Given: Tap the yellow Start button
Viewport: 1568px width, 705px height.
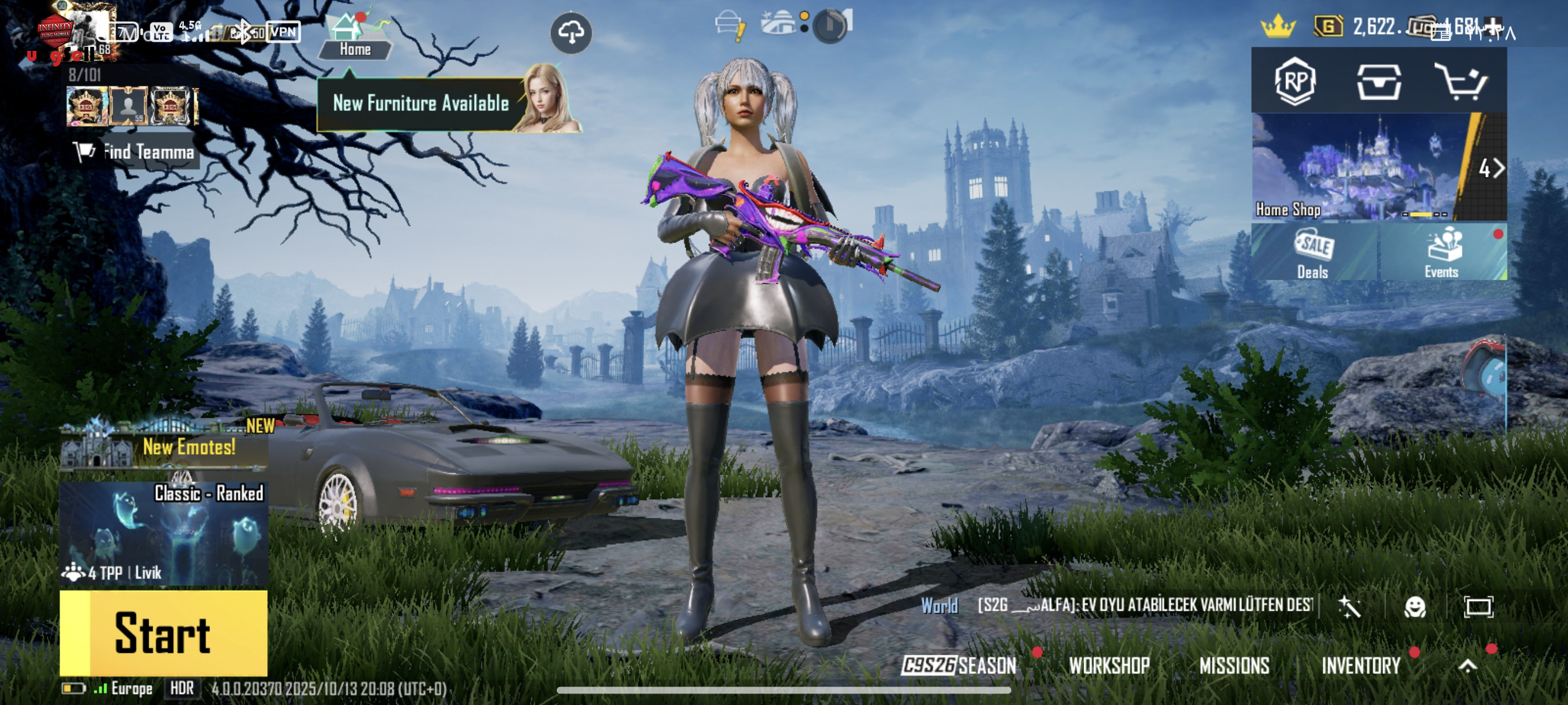Looking at the screenshot, I should pyautogui.click(x=163, y=633).
